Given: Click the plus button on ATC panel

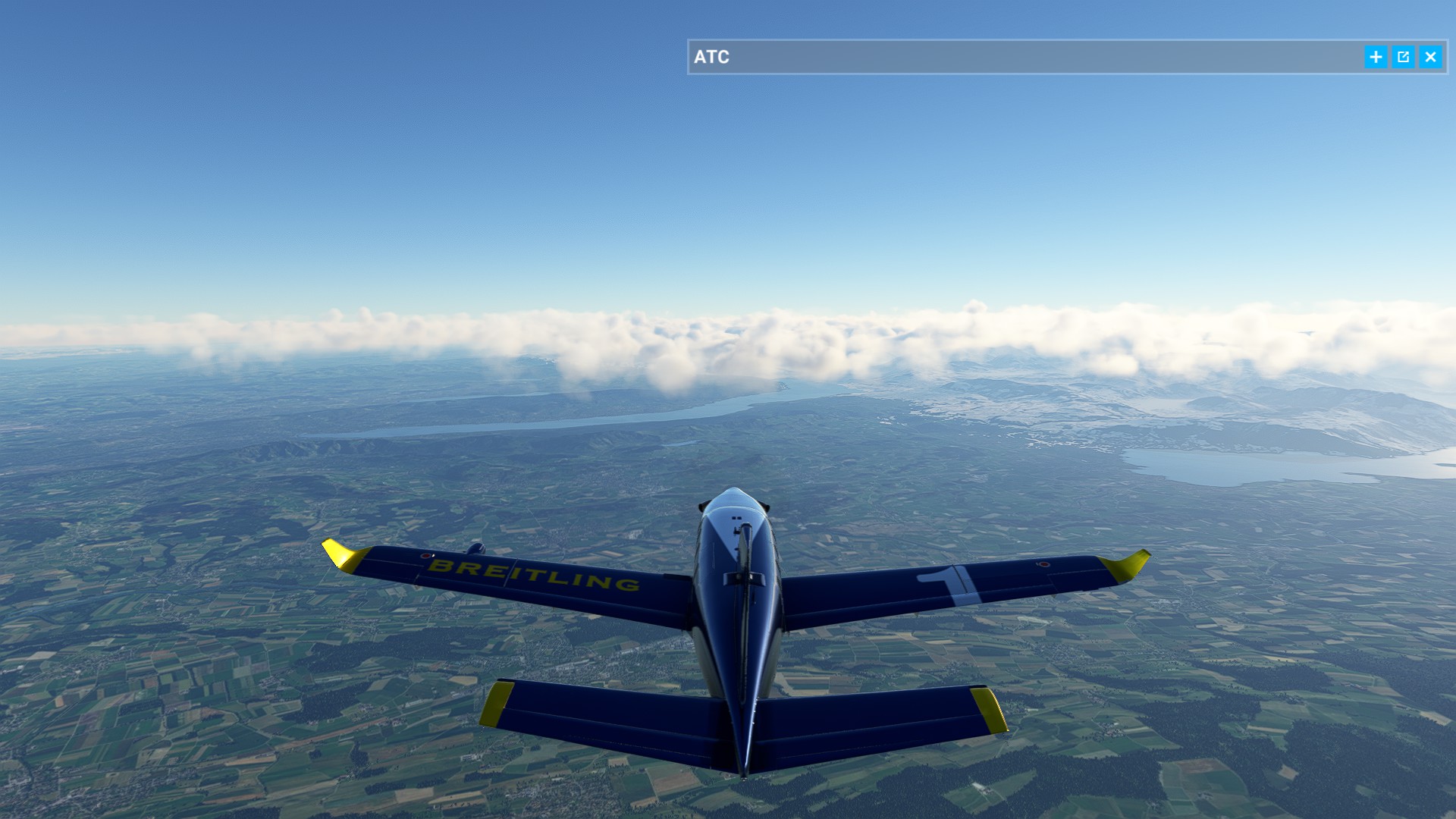Looking at the screenshot, I should [x=1376, y=57].
